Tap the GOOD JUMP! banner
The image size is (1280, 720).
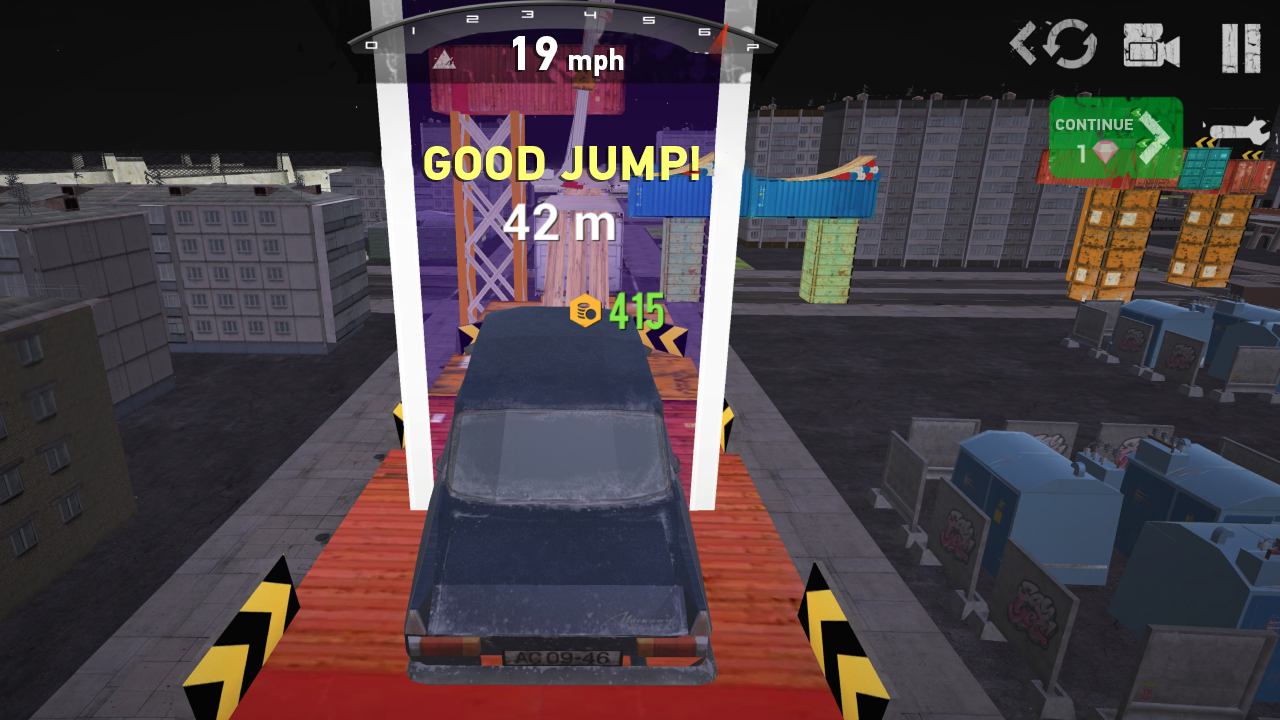coord(562,162)
